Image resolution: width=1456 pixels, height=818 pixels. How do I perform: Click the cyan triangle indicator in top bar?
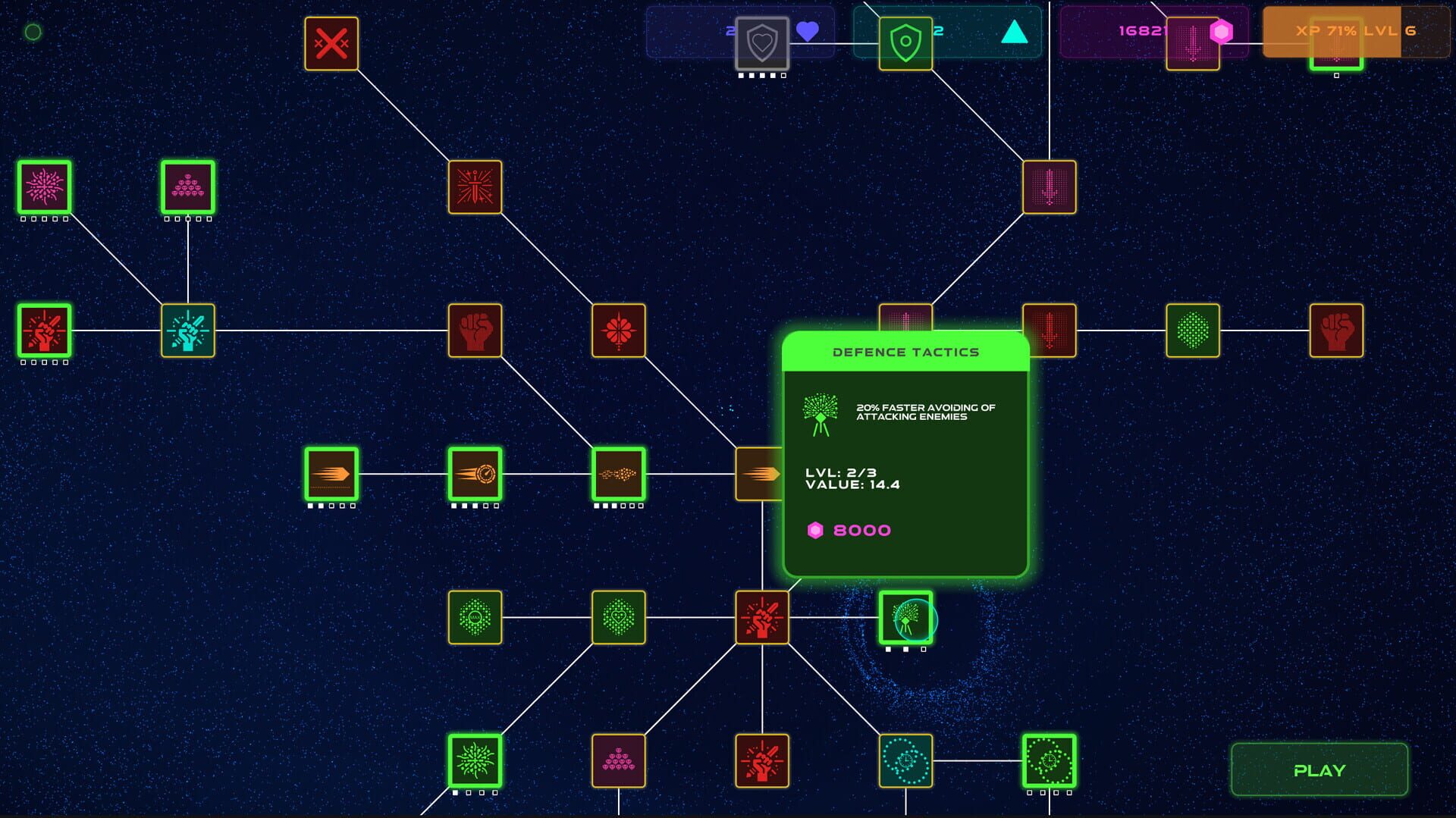point(1016,32)
